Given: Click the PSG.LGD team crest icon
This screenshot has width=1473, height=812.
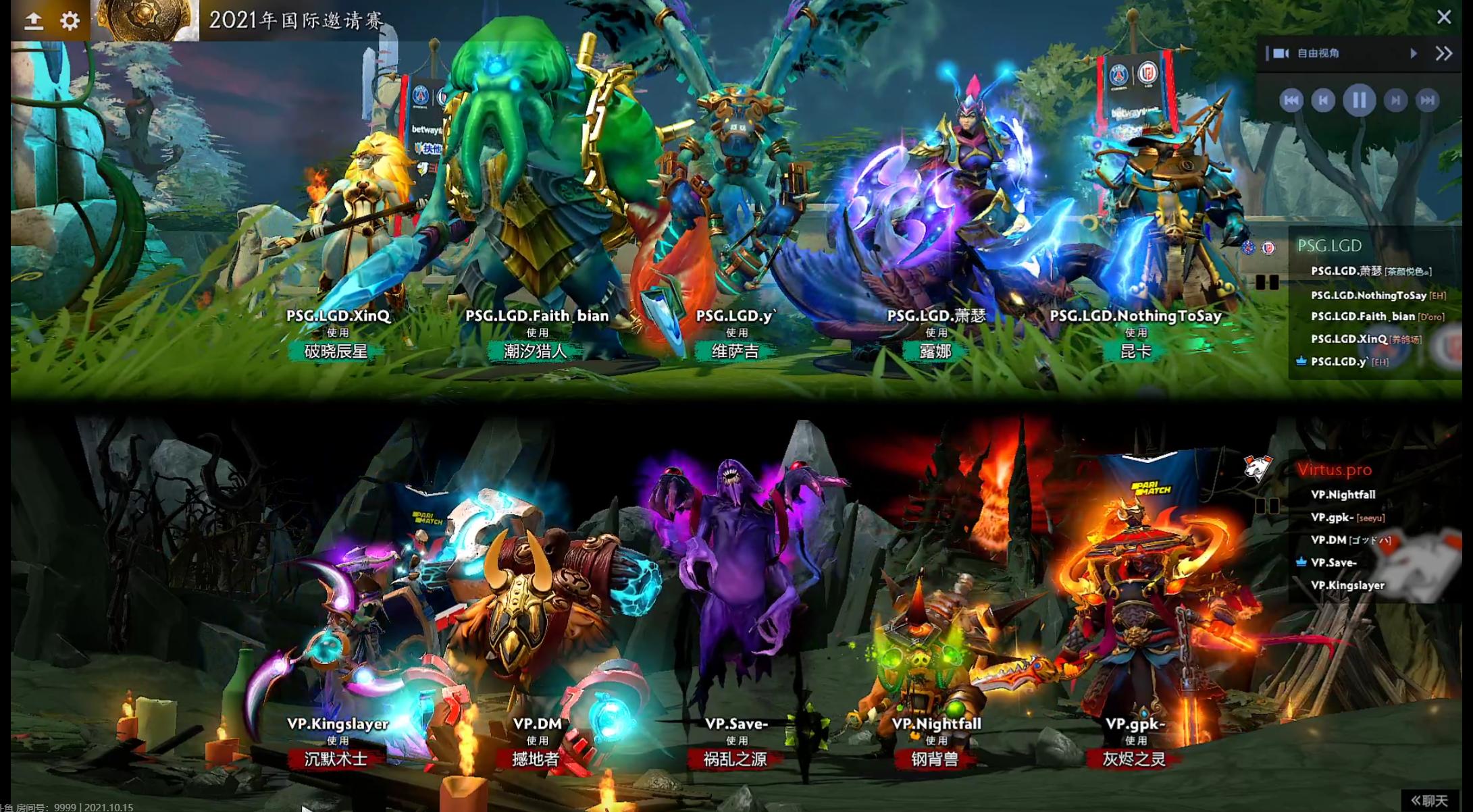Looking at the screenshot, I should click(1268, 248).
